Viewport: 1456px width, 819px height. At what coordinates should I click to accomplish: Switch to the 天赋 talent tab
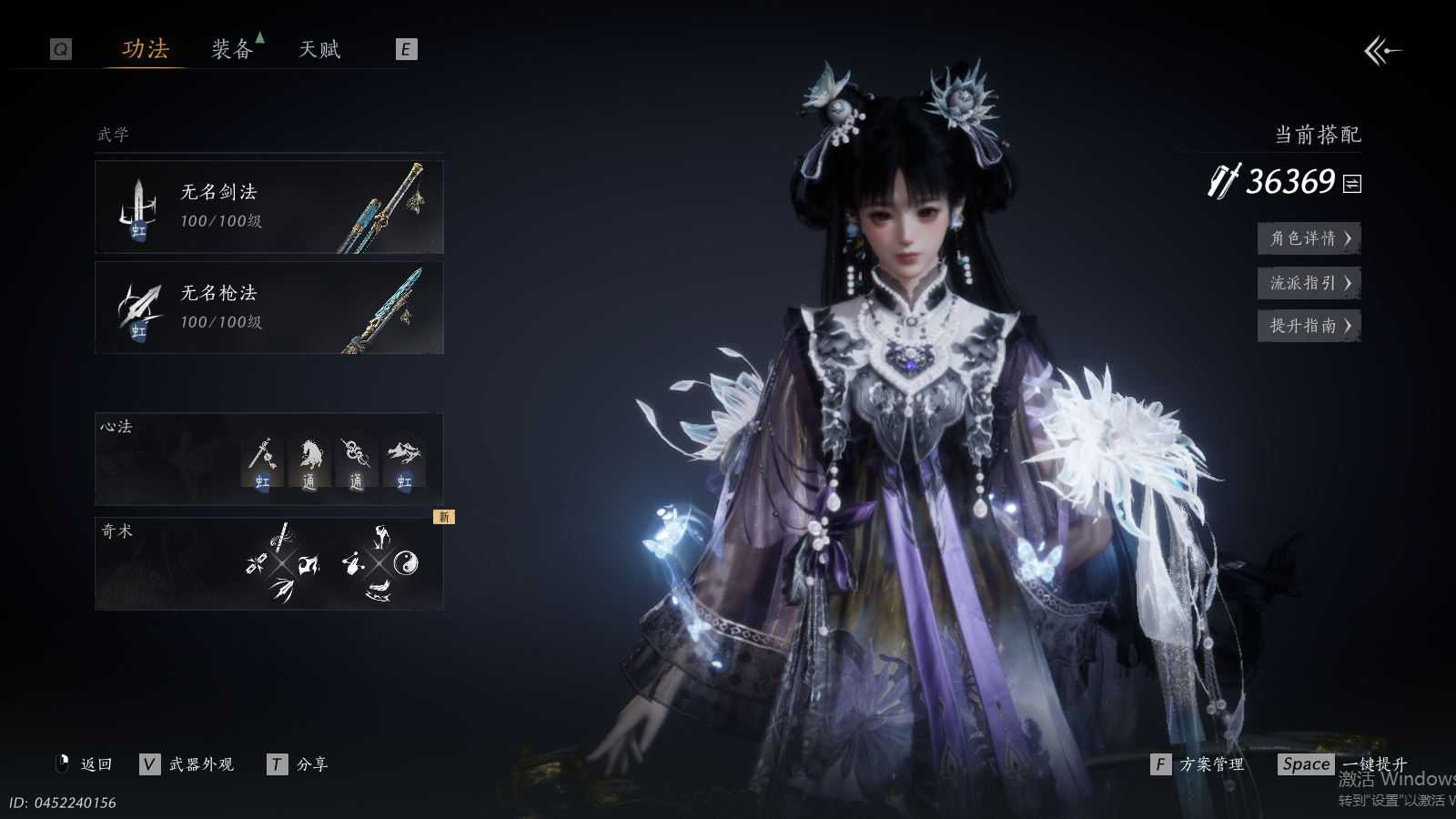tap(319, 49)
